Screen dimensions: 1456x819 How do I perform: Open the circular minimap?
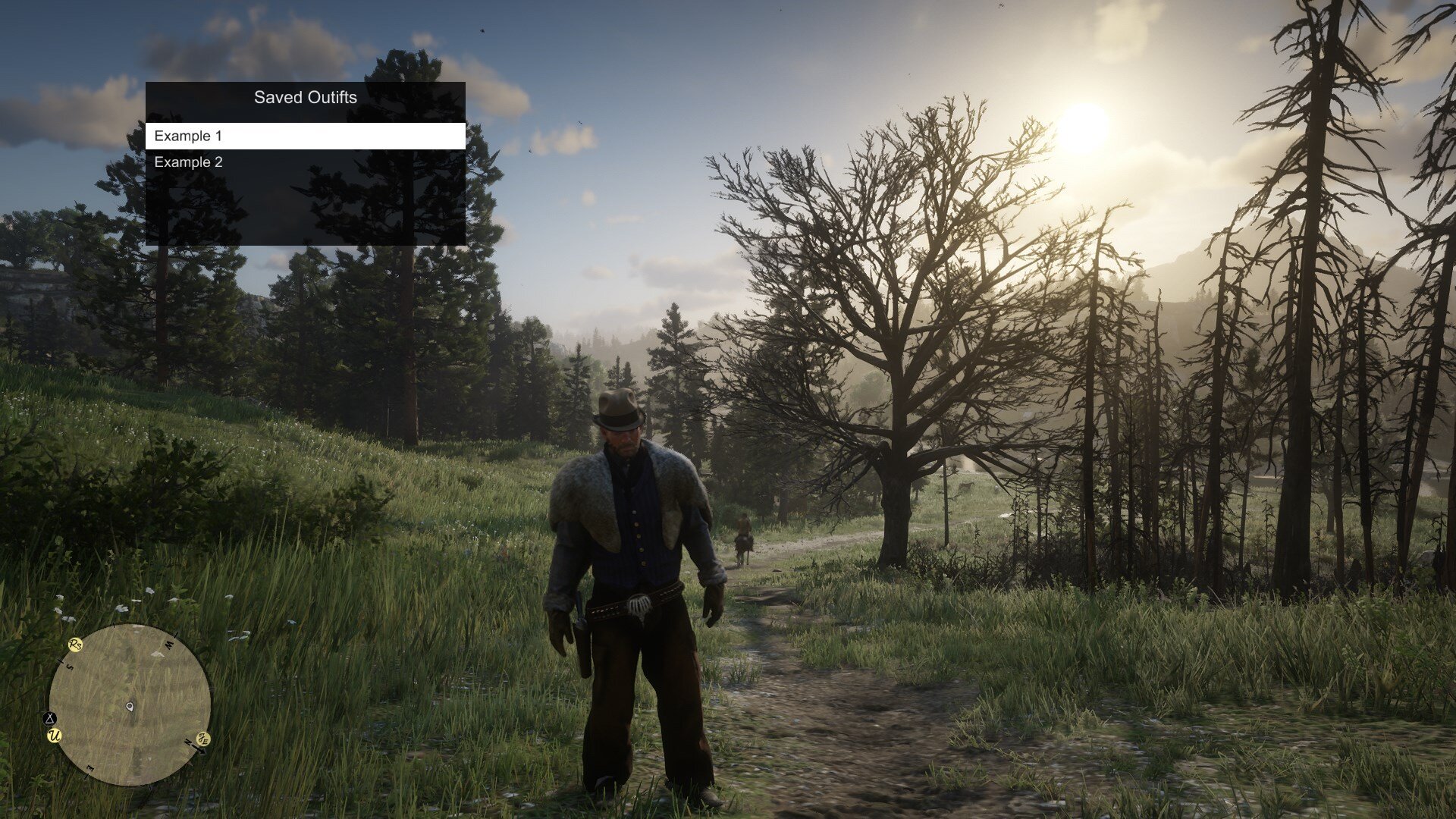(130, 704)
